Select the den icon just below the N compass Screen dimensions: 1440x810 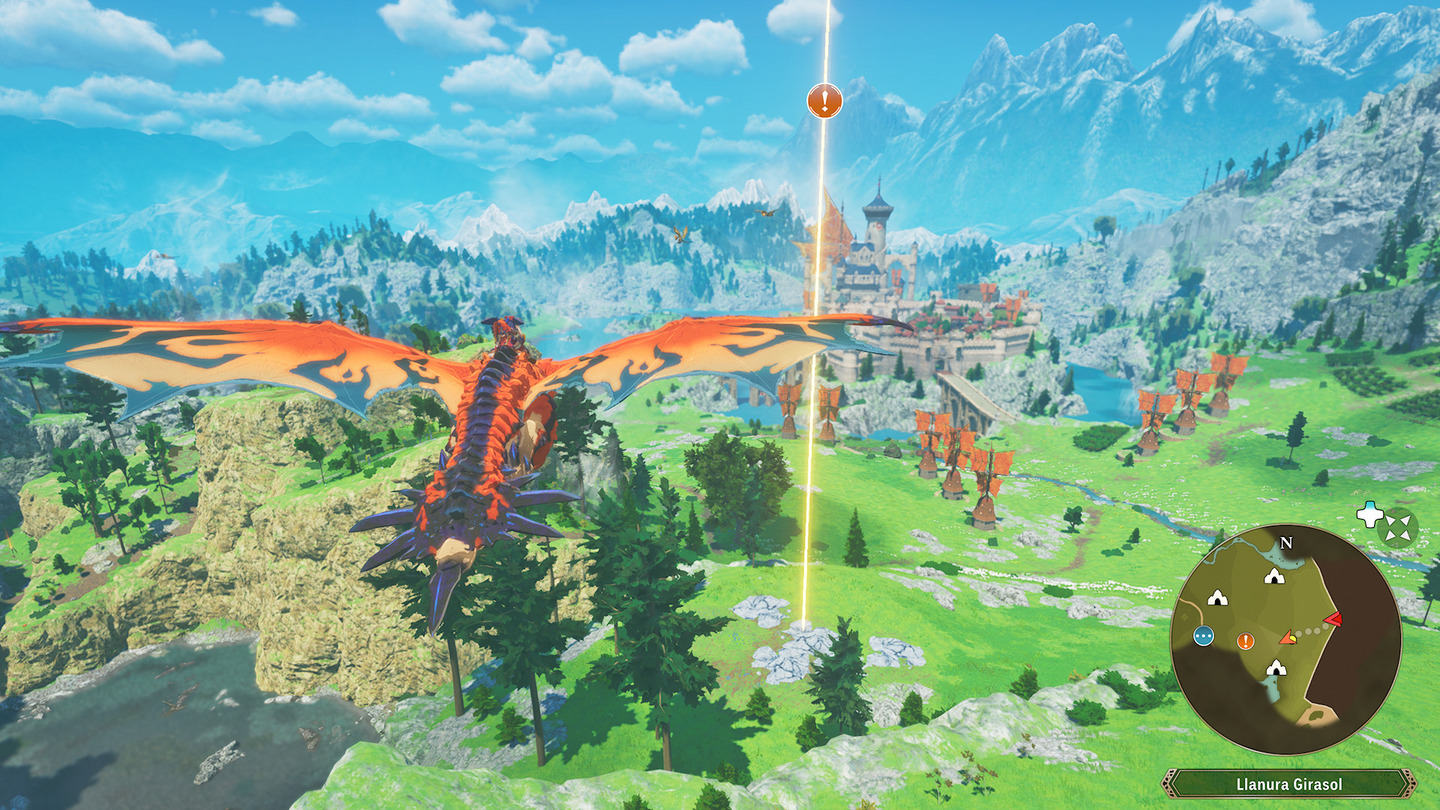coord(1273,576)
